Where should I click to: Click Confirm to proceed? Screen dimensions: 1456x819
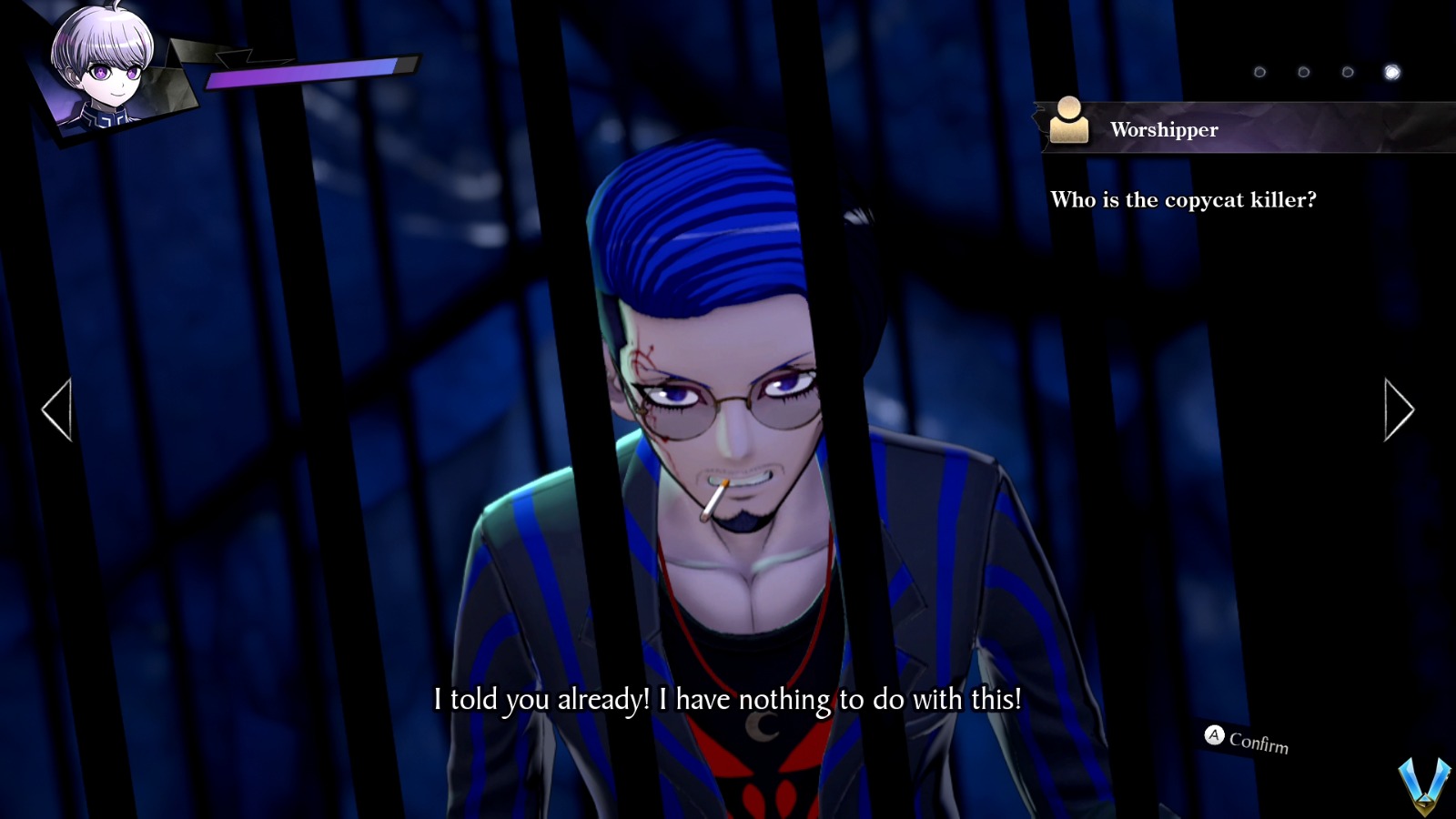click(x=1256, y=742)
